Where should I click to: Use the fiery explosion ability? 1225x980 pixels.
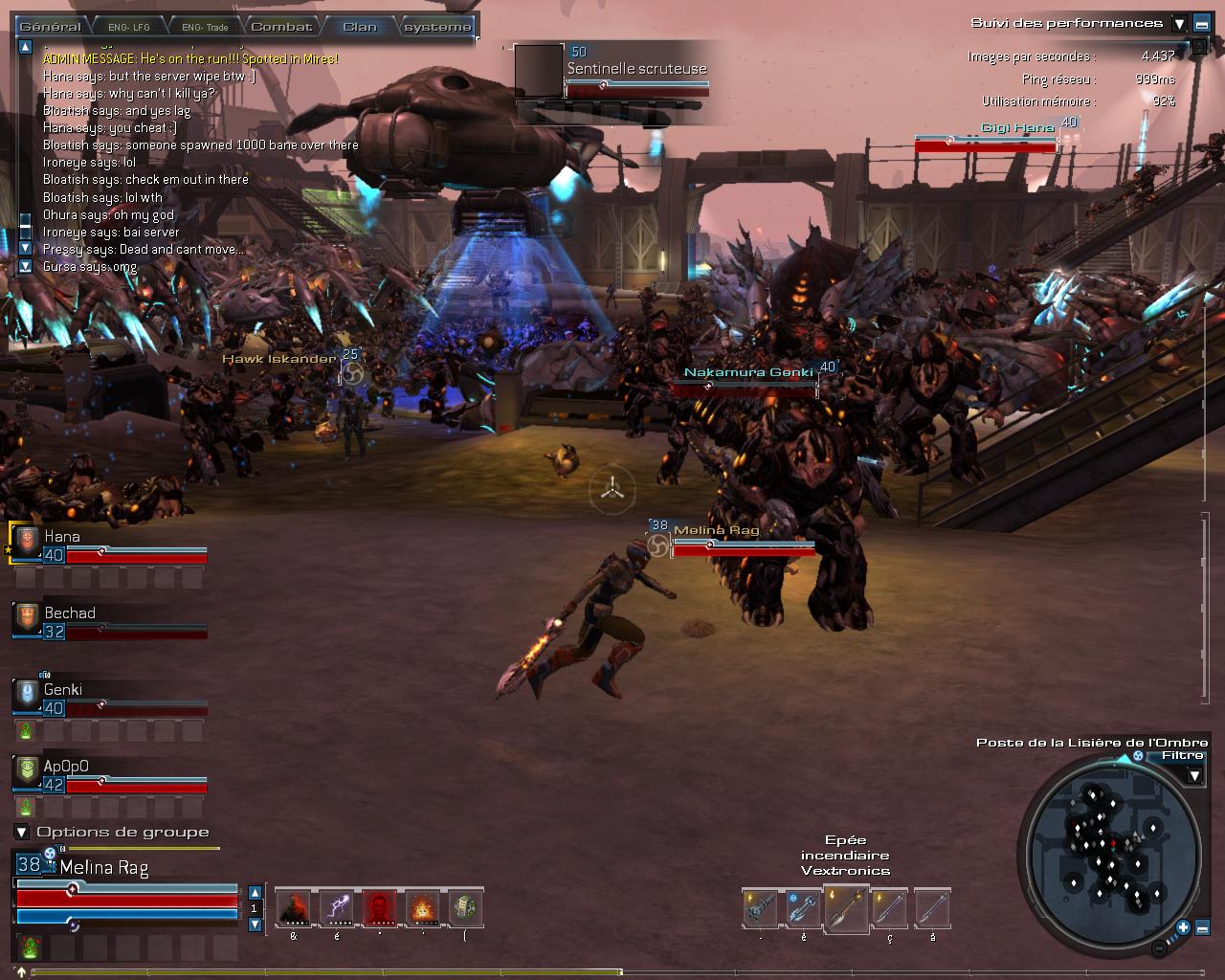pos(423,907)
